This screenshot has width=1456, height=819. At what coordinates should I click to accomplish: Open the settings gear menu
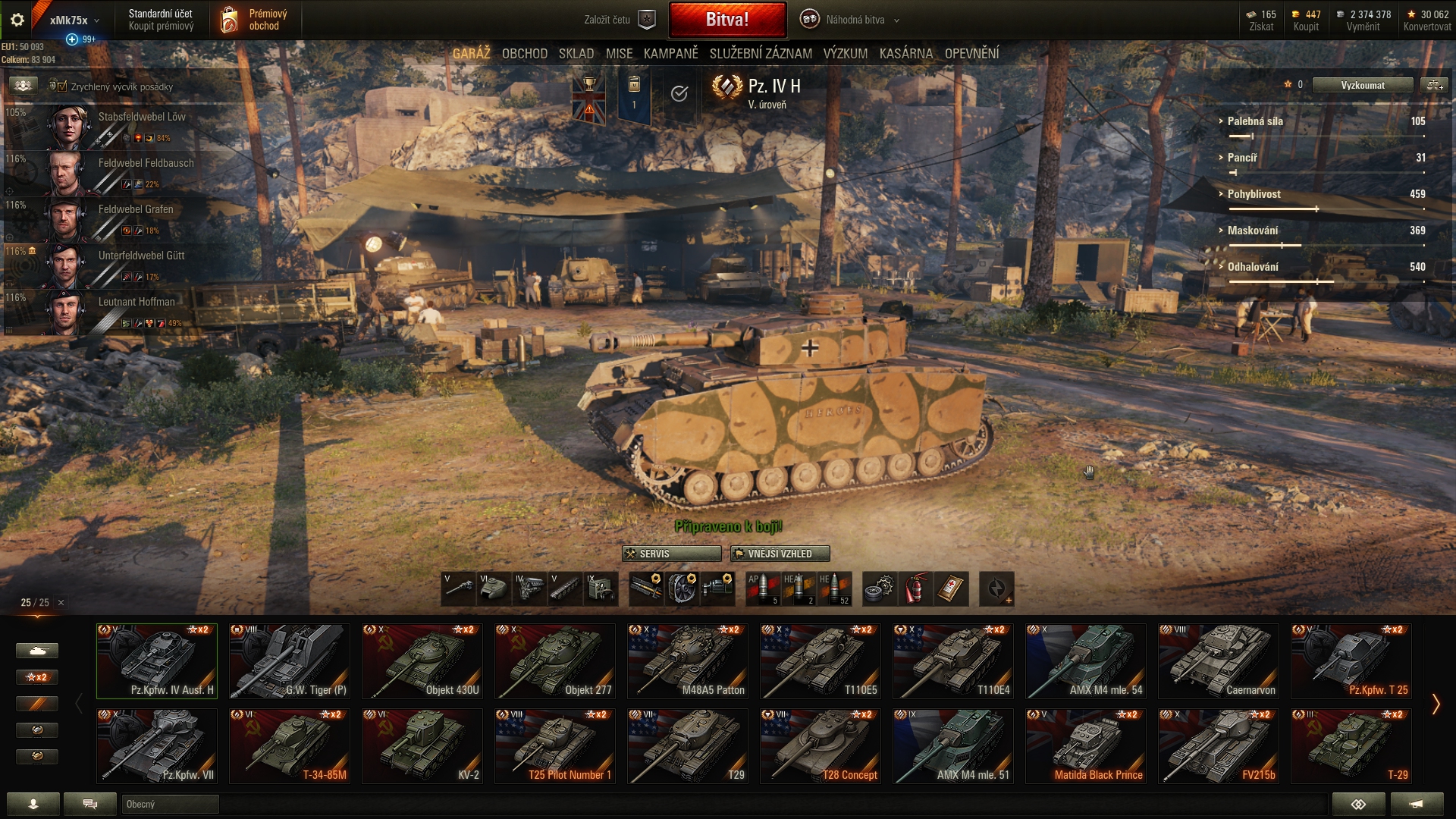(x=17, y=20)
